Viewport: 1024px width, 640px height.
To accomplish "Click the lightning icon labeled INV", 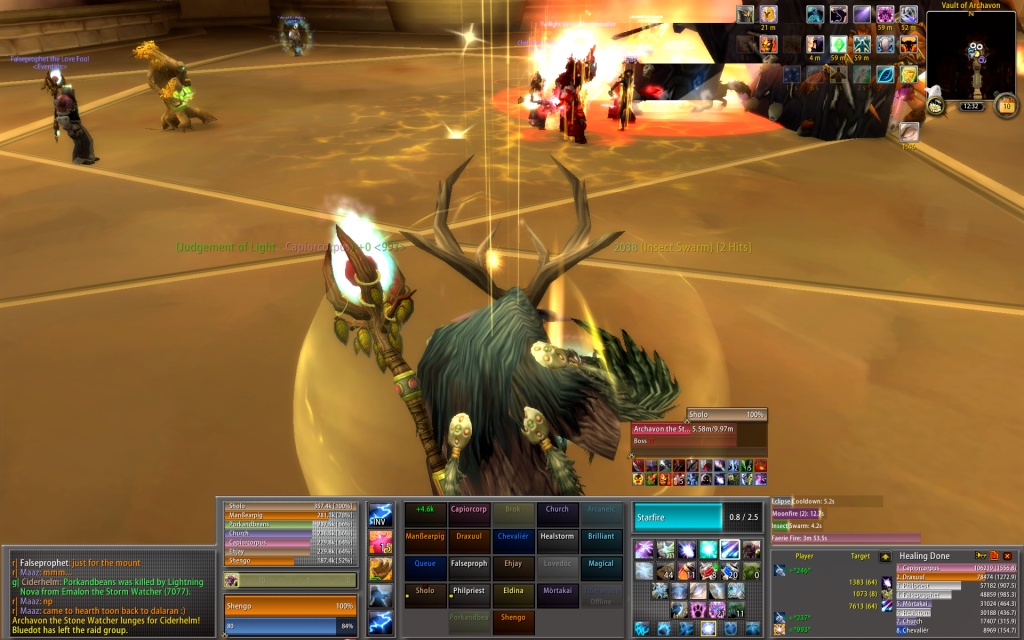I will click(x=380, y=516).
